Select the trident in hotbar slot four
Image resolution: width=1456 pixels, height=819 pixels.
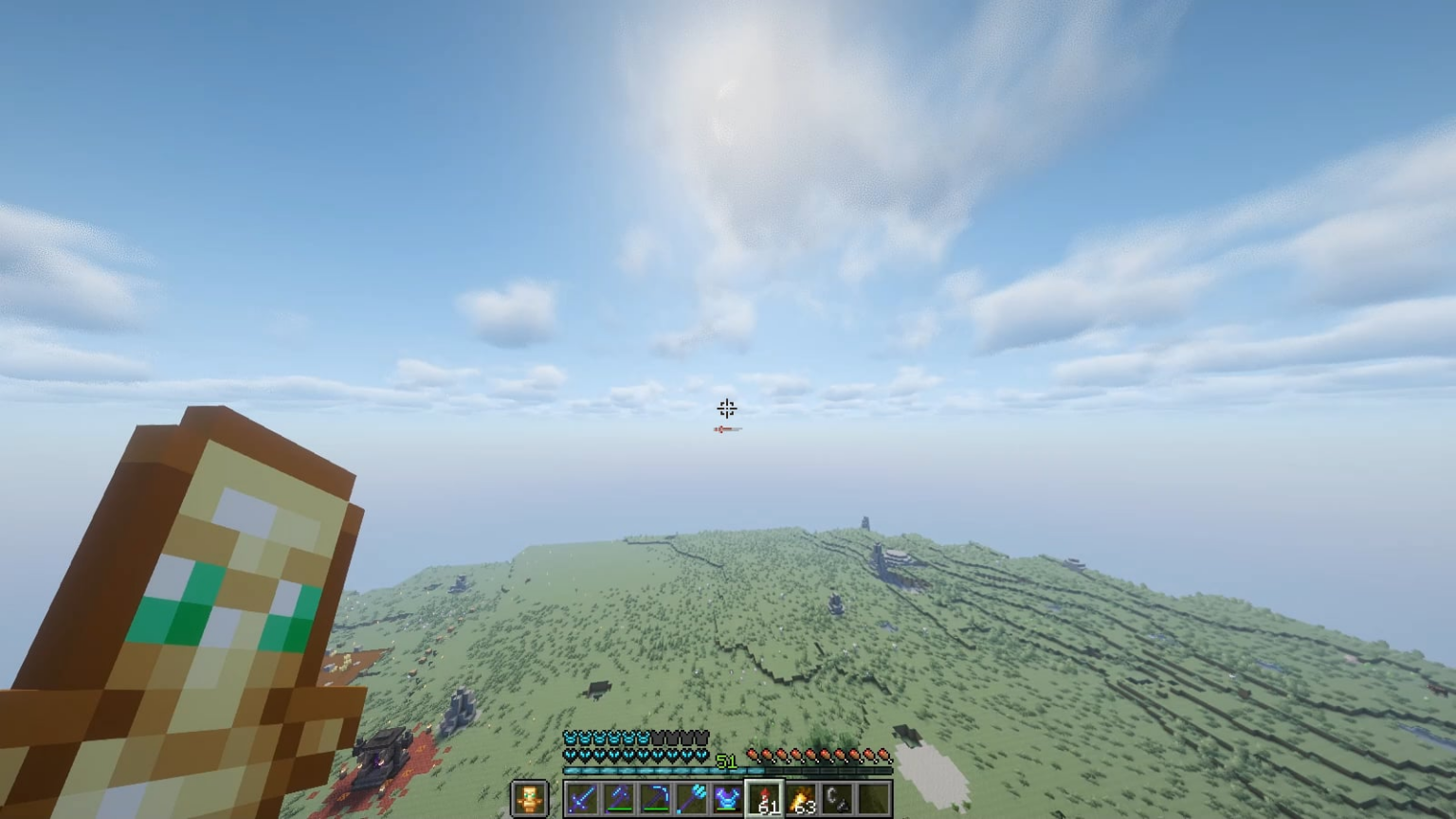(x=691, y=797)
